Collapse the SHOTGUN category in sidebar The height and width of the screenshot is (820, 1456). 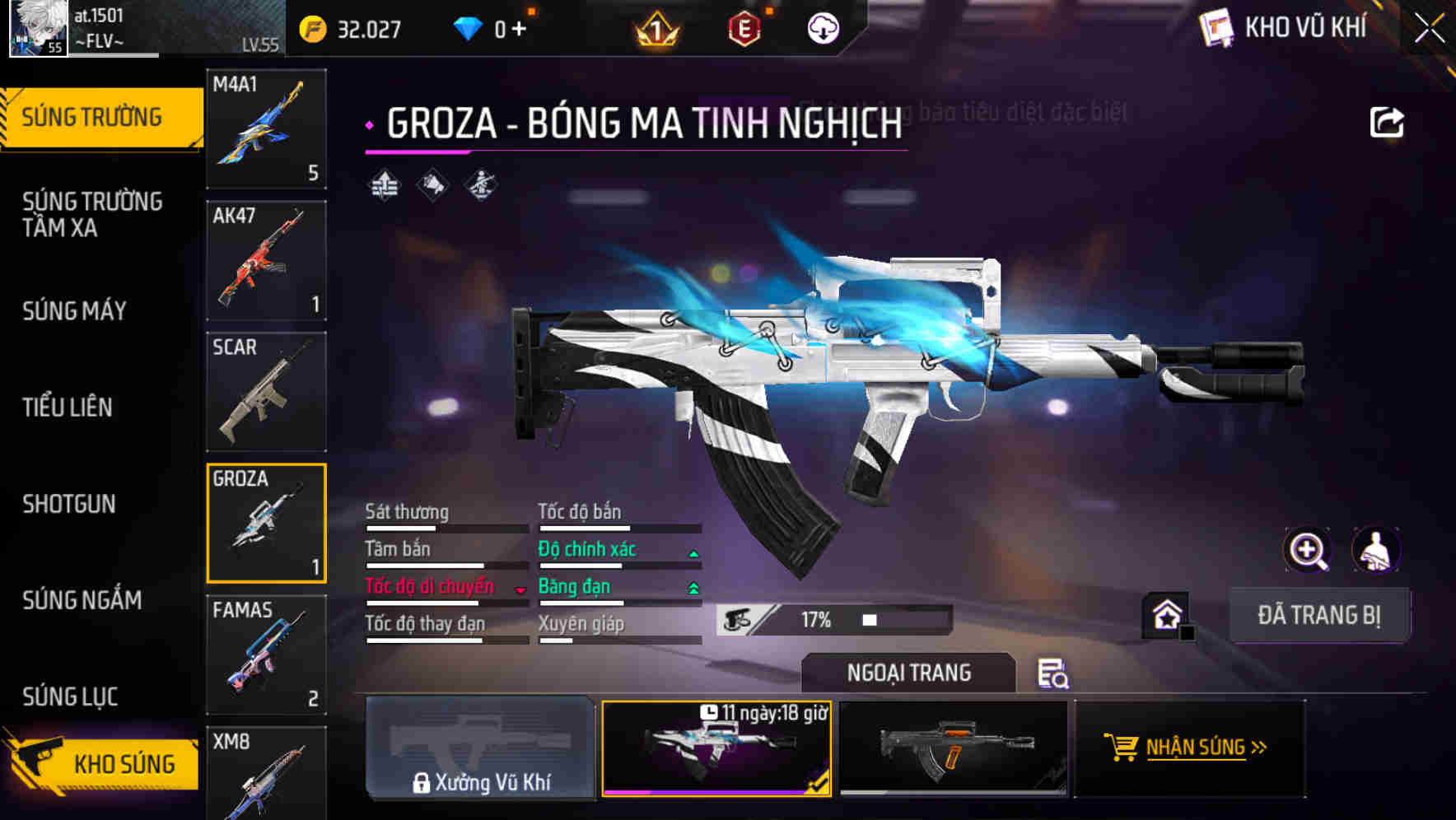pos(69,504)
